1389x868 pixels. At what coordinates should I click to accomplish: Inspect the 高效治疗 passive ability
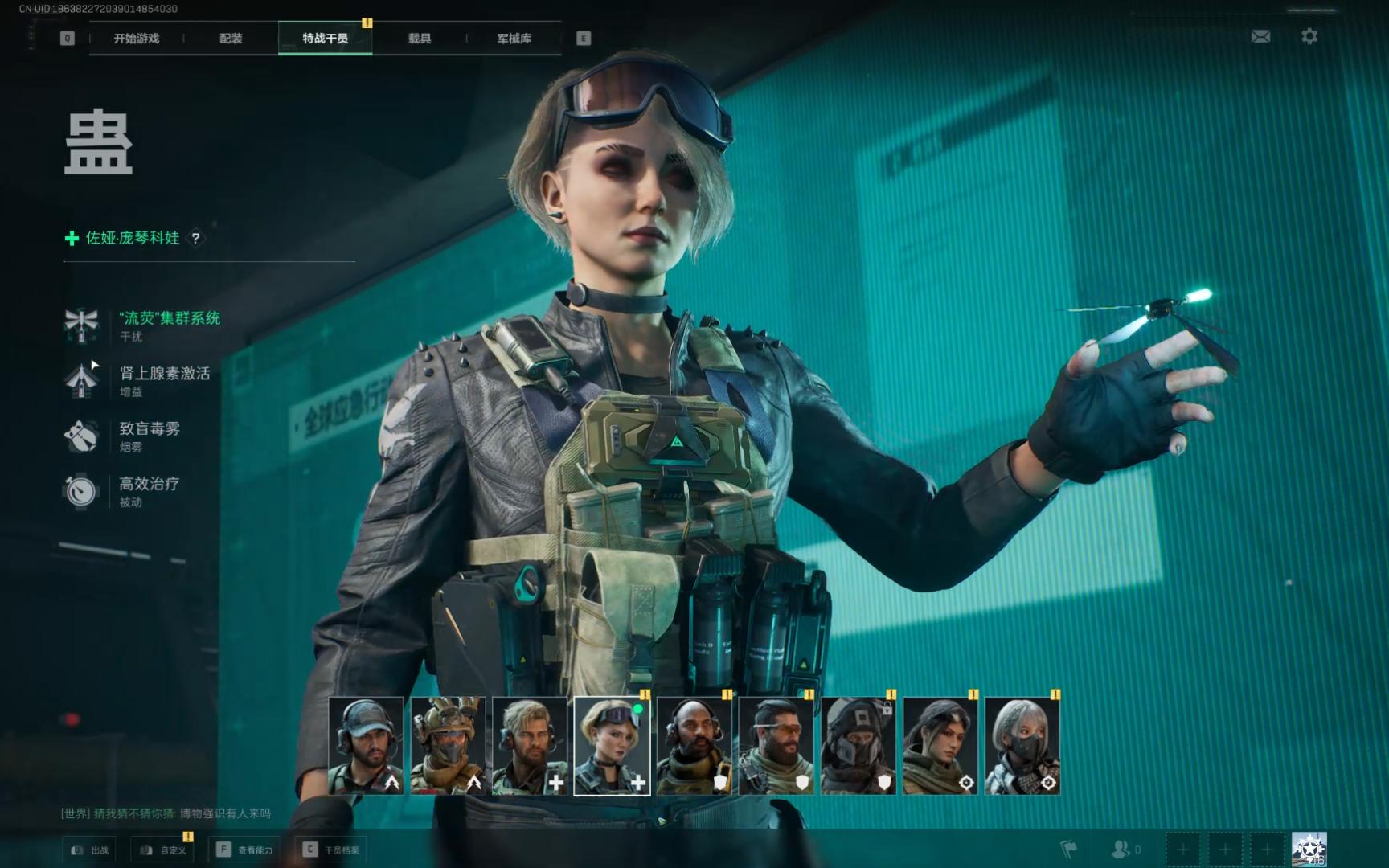[149, 484]
